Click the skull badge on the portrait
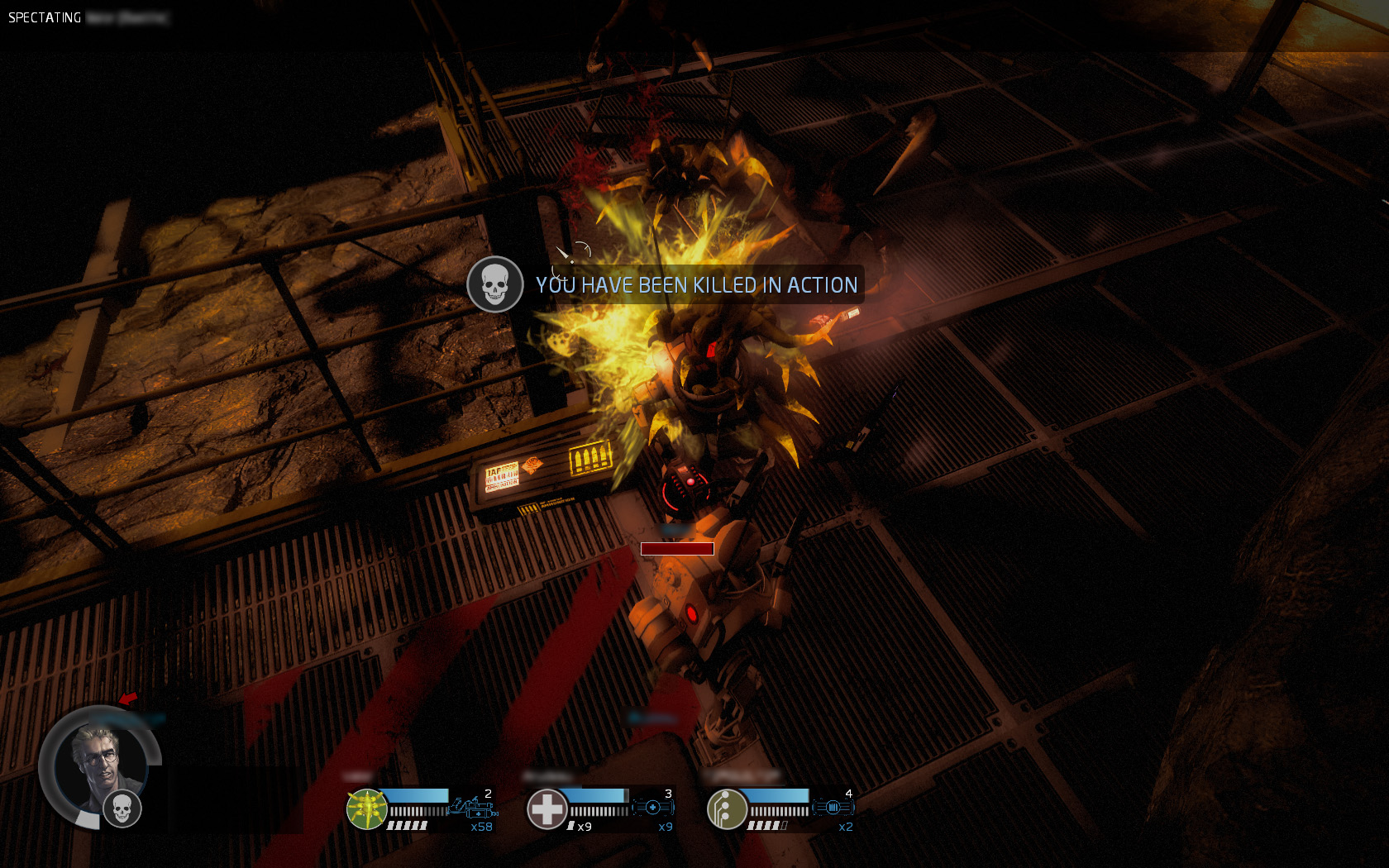The width and height of the screenshot is (1389, 868). click(122, 808)
